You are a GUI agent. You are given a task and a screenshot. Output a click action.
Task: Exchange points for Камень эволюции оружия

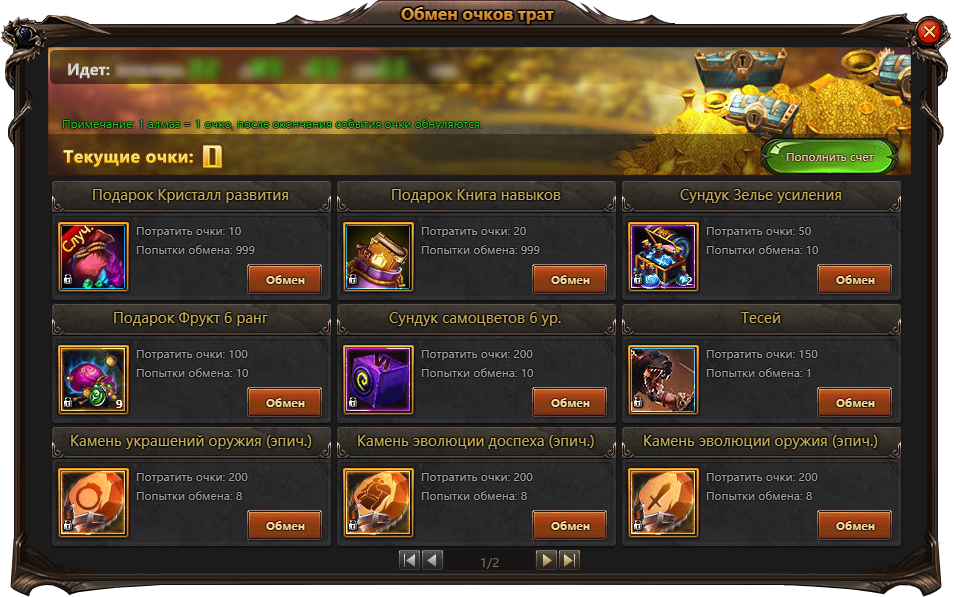click(x=855, y=526)
